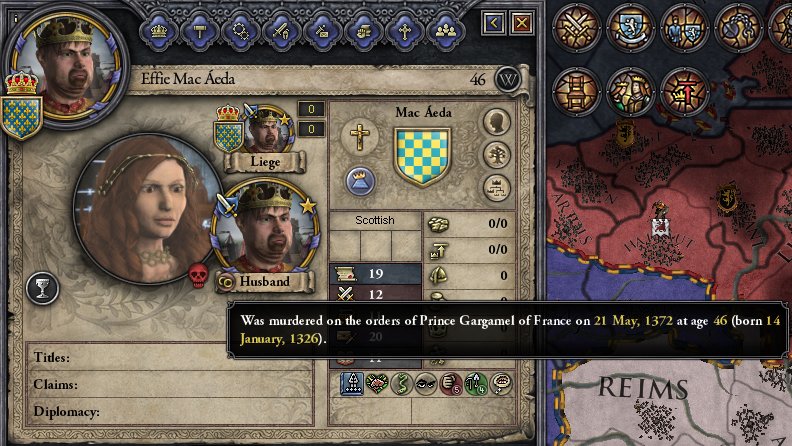Click the gold cross religion icon
This screenshot has width=792, height=446.
[x=357, y=137]
